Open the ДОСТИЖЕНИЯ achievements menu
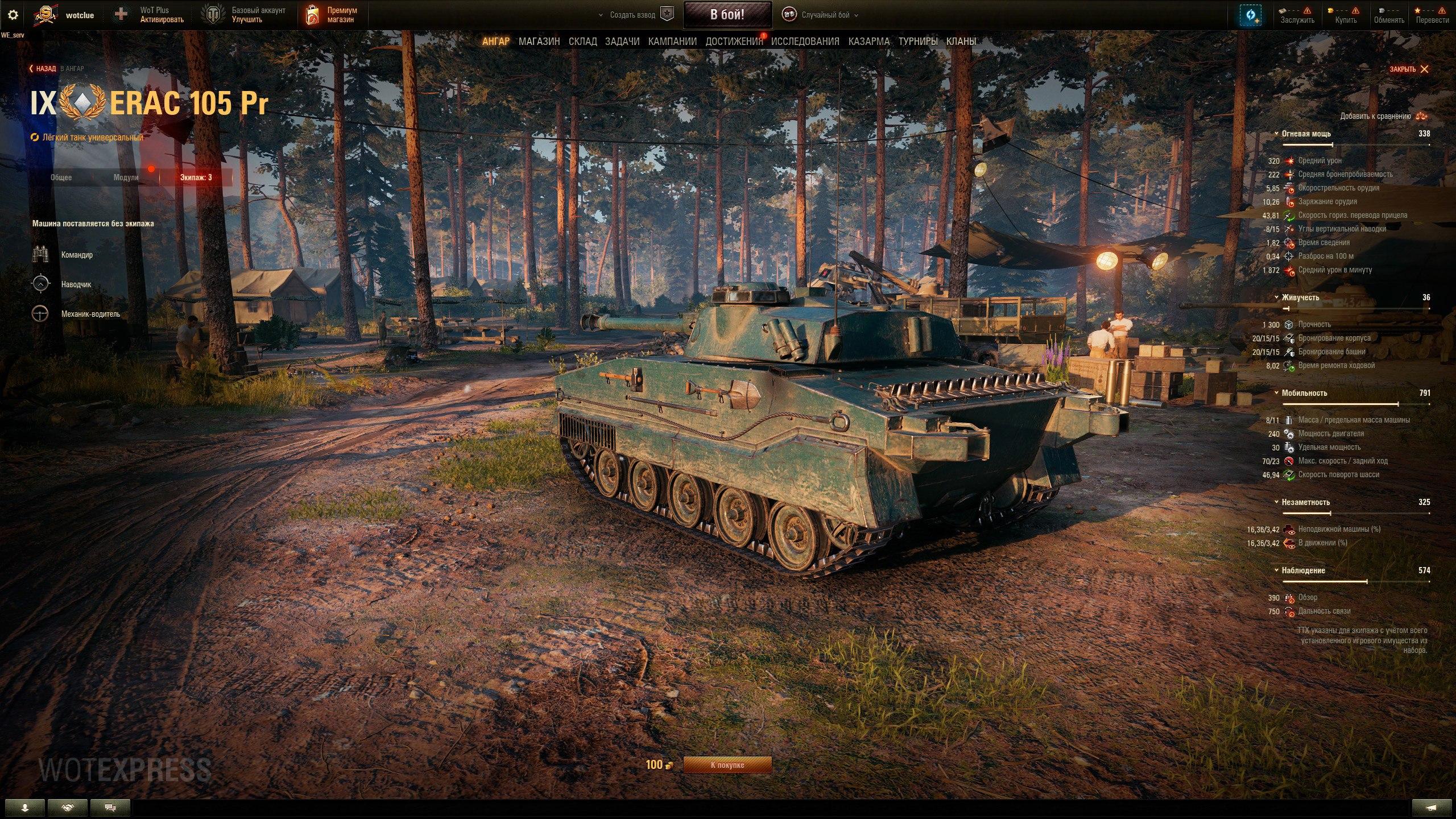1456x819 pixels. pyautogui.click(x=734, y=42)
